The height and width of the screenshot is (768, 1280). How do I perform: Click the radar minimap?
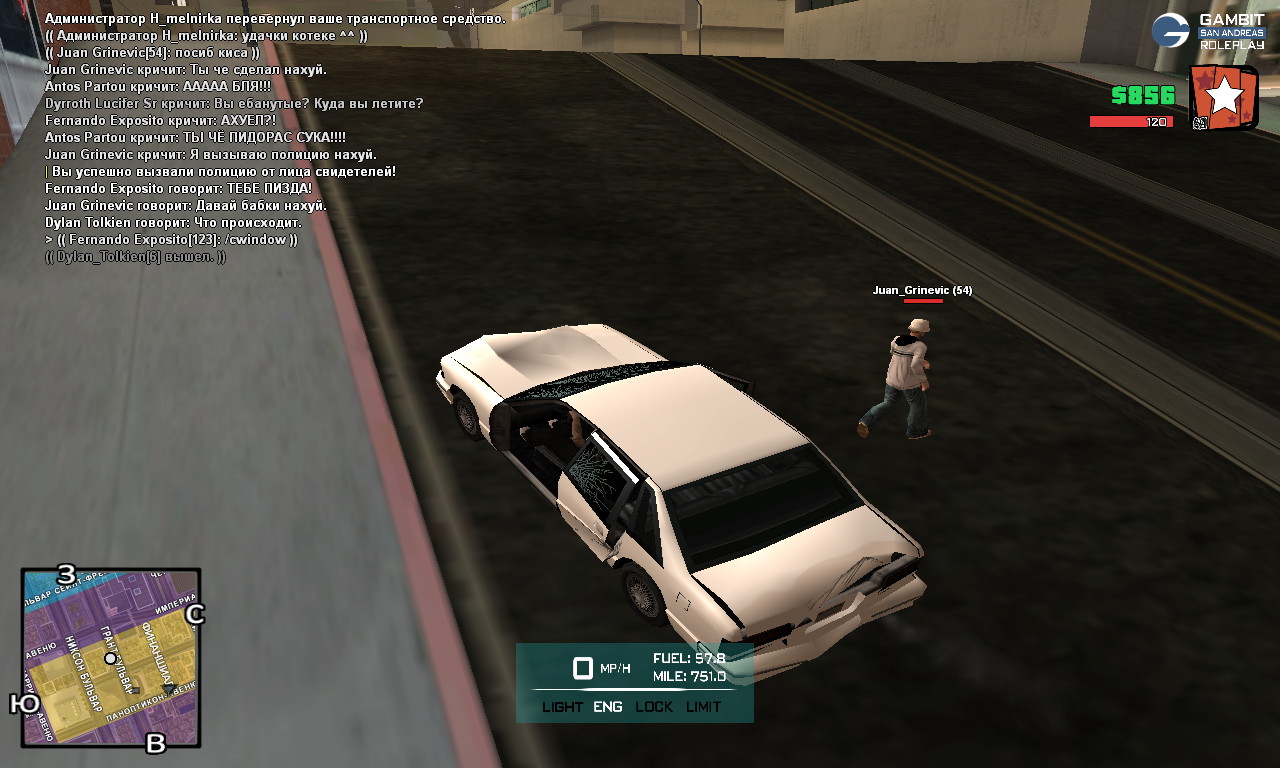[110, 657]
